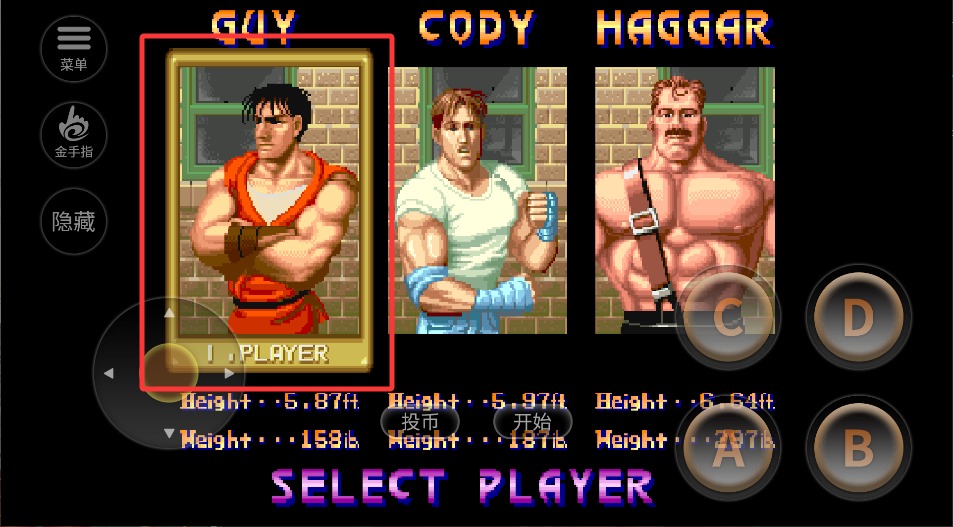This screenshot has width=953, height=527.
Task: Tap the virtual D button
Action: [858, 317]
